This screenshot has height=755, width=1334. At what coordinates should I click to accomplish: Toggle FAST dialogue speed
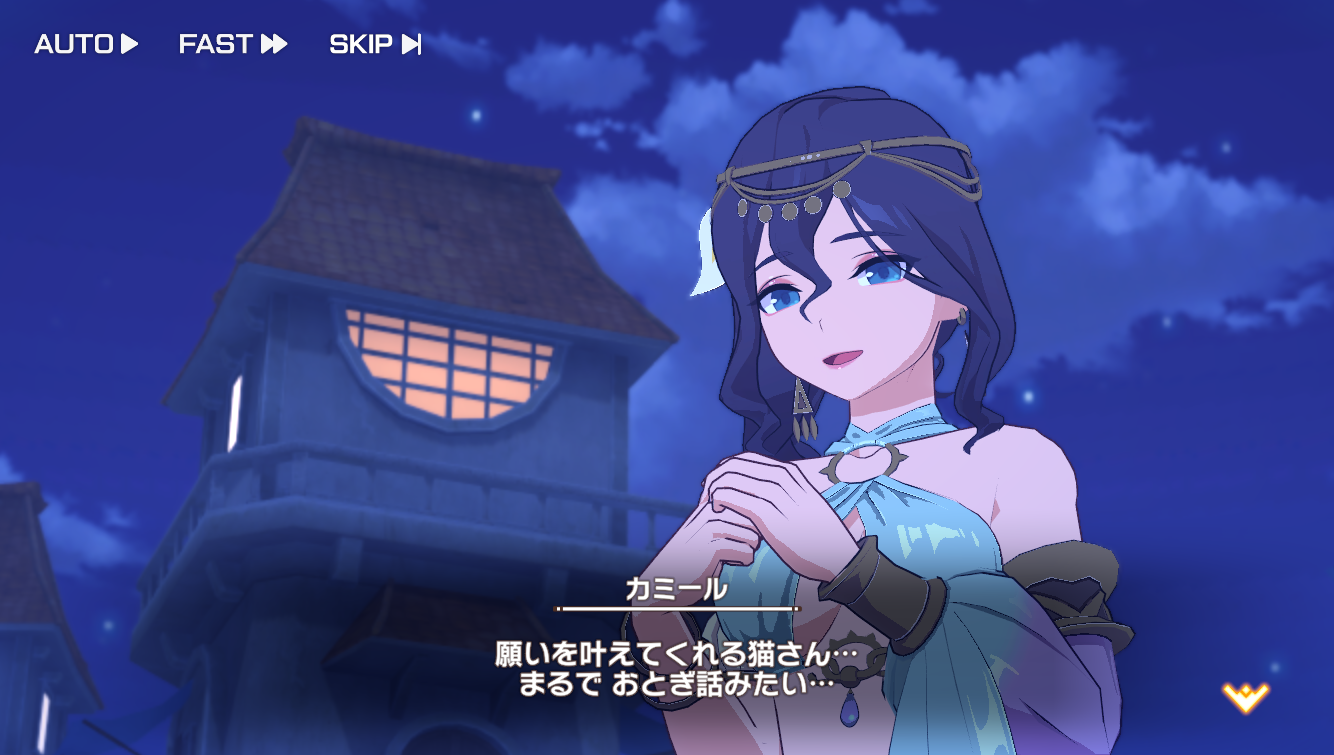233,44
